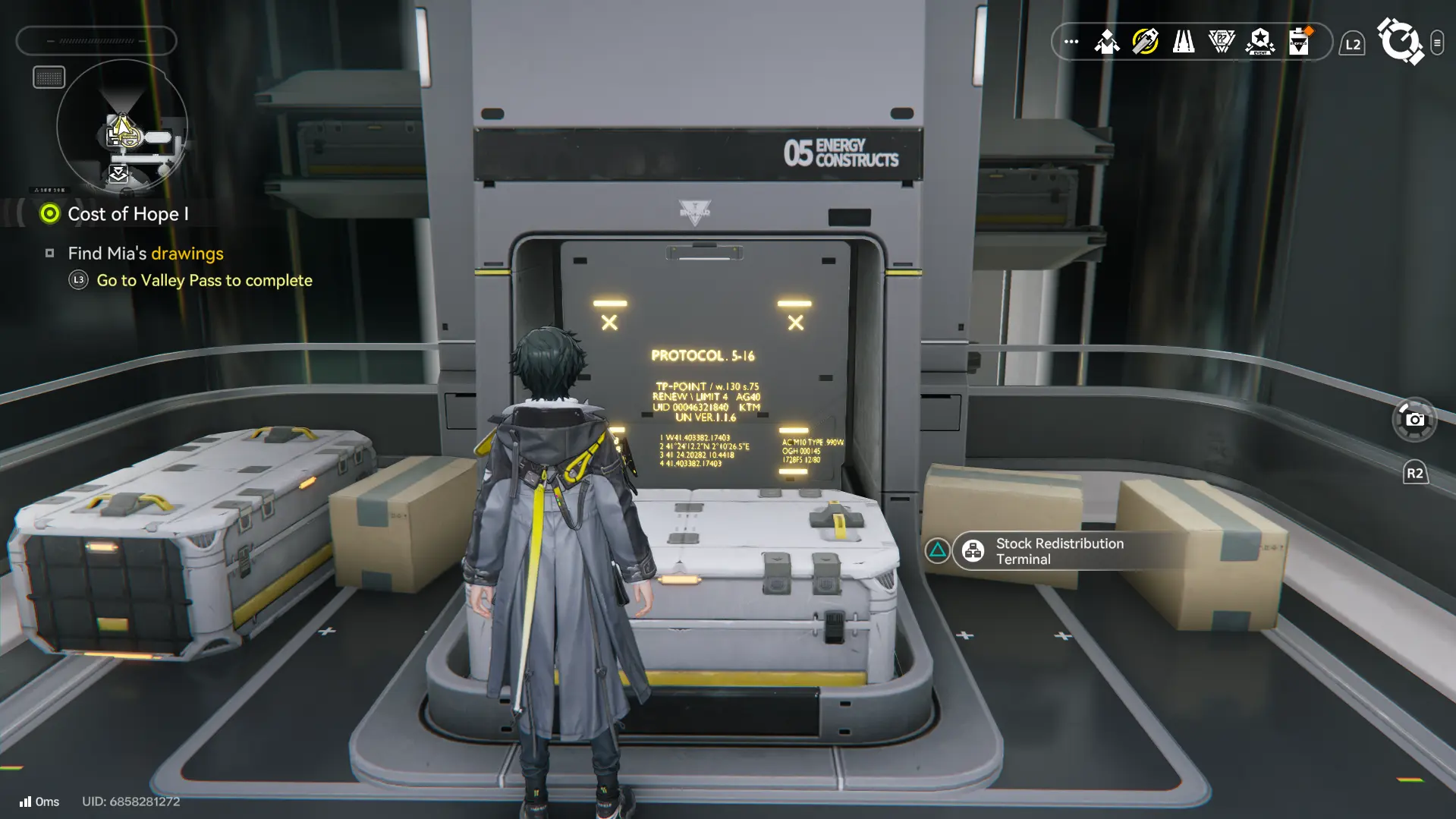This screenshot has width=1456, height=819.
Task: Select 'Go to Valley Pass to complete' hint
Action: click(x=204, y=280)
